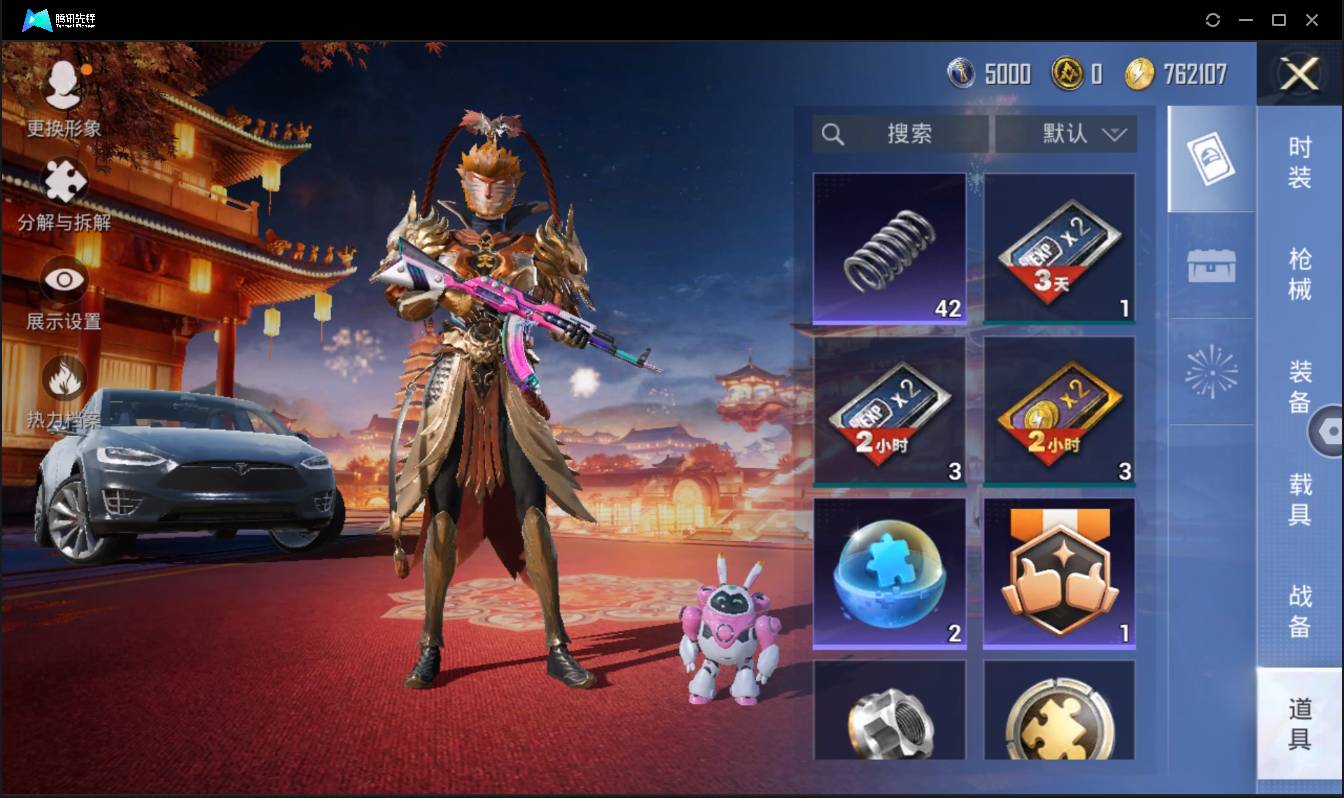Select the thumbs-up medal item
Image resolution: width=1344 pixels, height=798 pixels.
coord(1059,573)
